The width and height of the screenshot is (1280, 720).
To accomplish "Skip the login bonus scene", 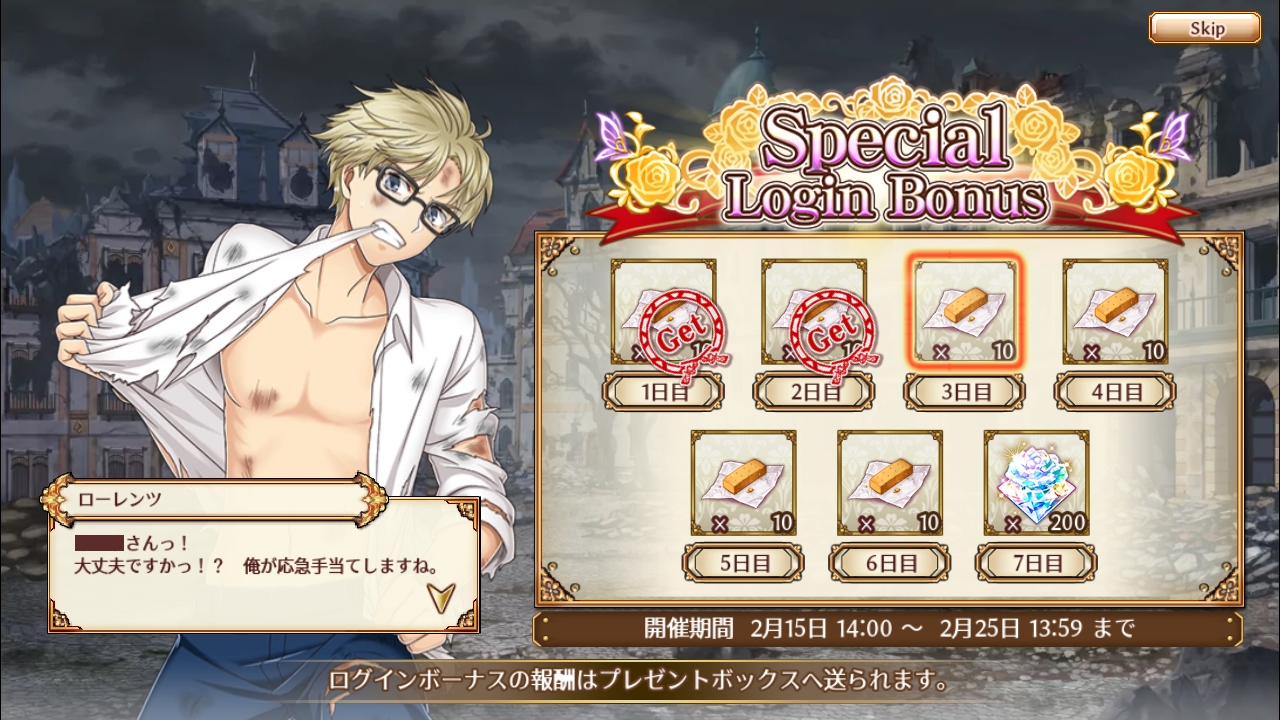I will pyautogui.click(x=1204, y=28).
